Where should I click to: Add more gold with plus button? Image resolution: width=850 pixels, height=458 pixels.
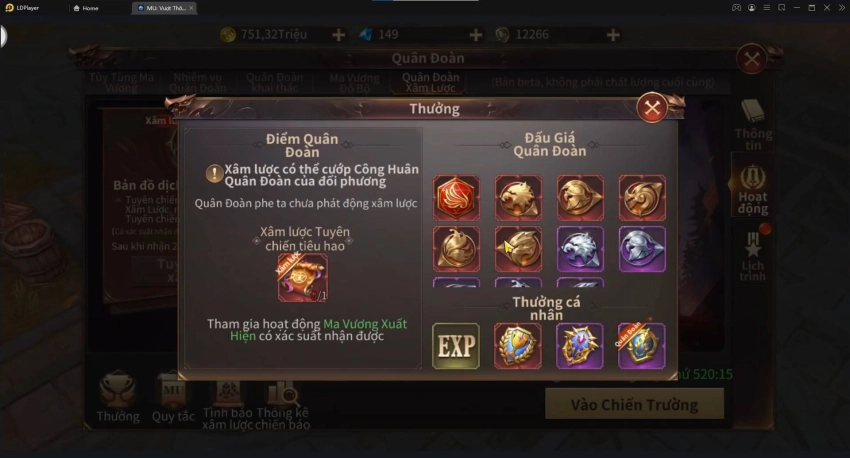(338, 35)
